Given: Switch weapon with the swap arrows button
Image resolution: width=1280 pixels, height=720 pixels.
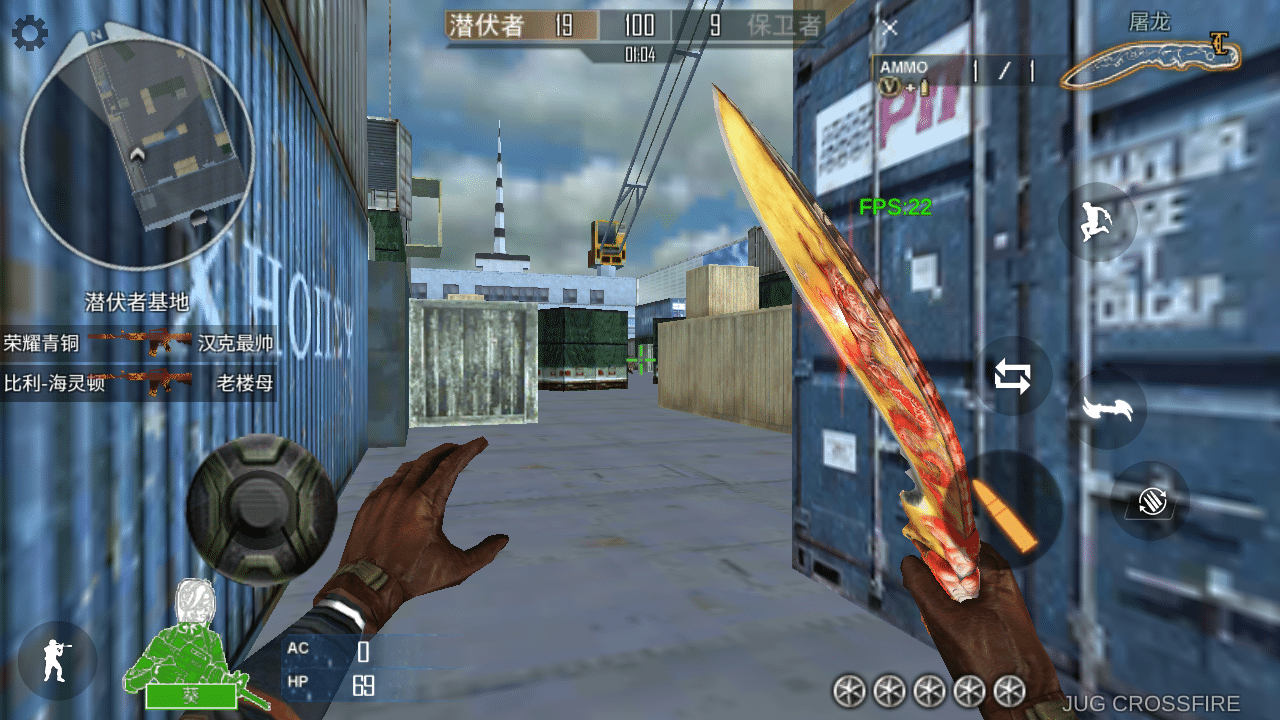Looking at the screenshot, I should point(1012,377).
